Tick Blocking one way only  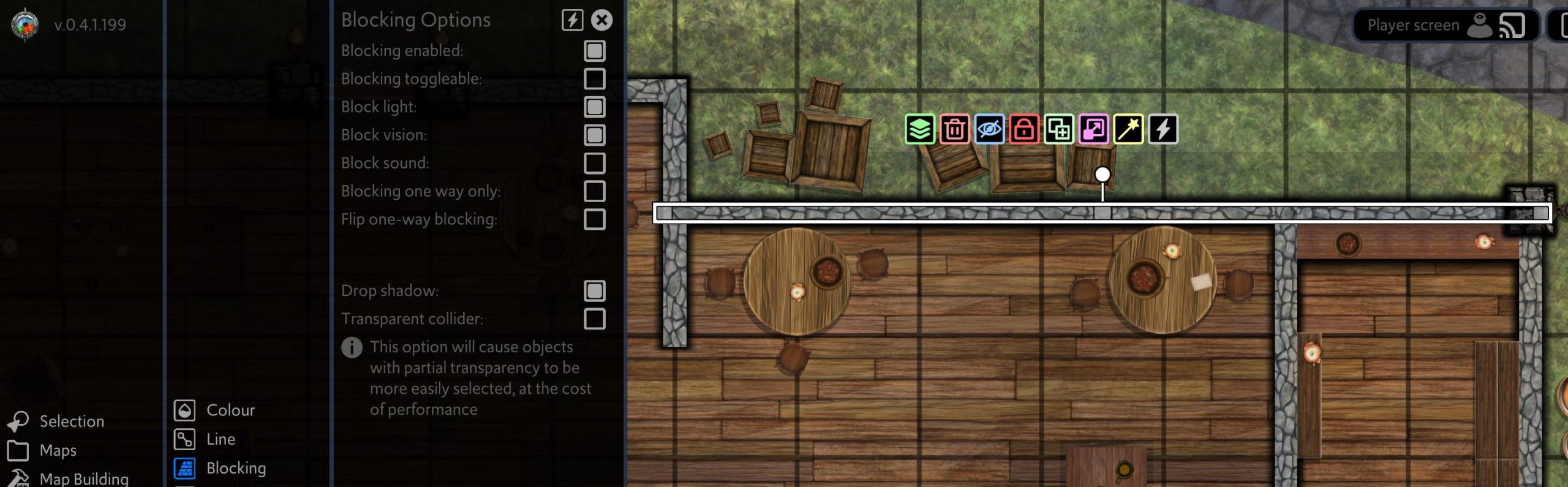click(x=594, y=192)
